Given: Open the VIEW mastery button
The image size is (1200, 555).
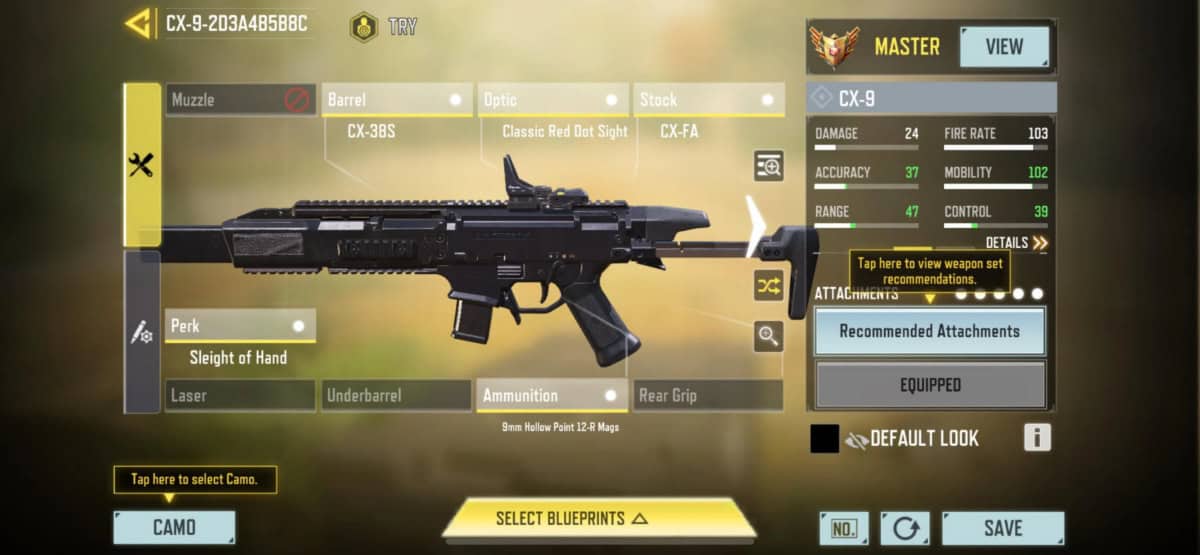Looking at the screenshot, I should point(1004,47).
